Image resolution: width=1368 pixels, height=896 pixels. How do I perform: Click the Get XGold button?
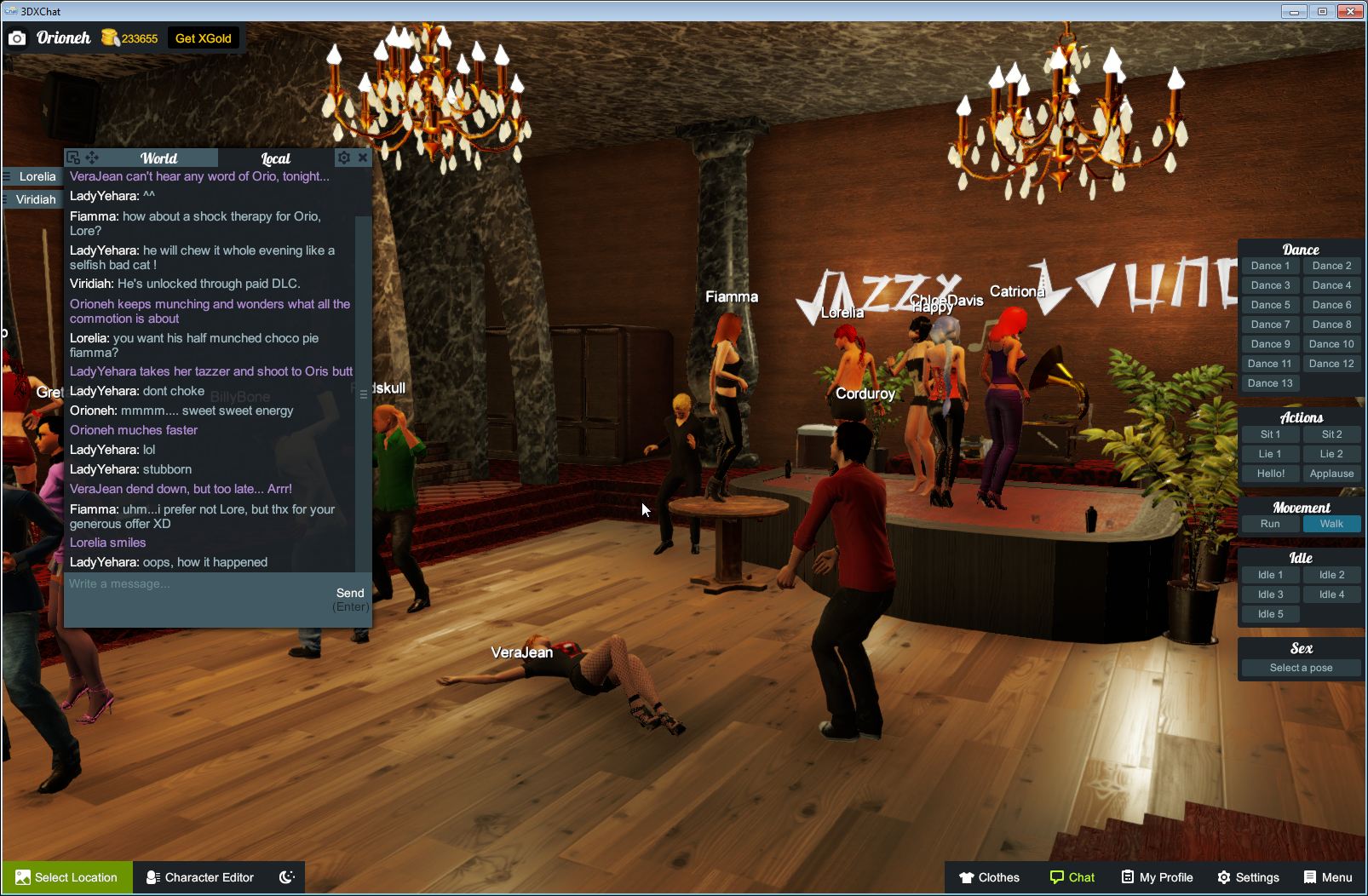pyautogui.click(x=204, y=37)
